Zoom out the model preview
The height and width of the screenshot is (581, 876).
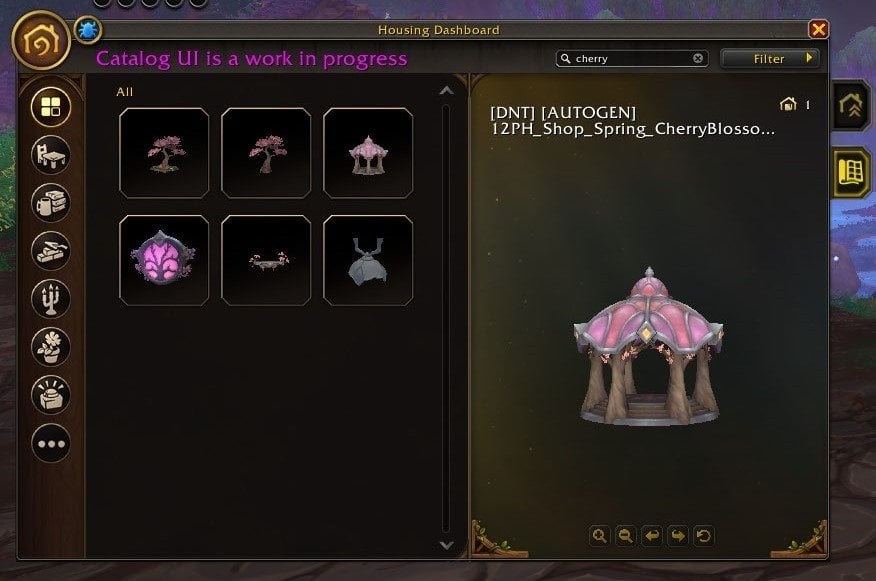click(x=625, y=536)
